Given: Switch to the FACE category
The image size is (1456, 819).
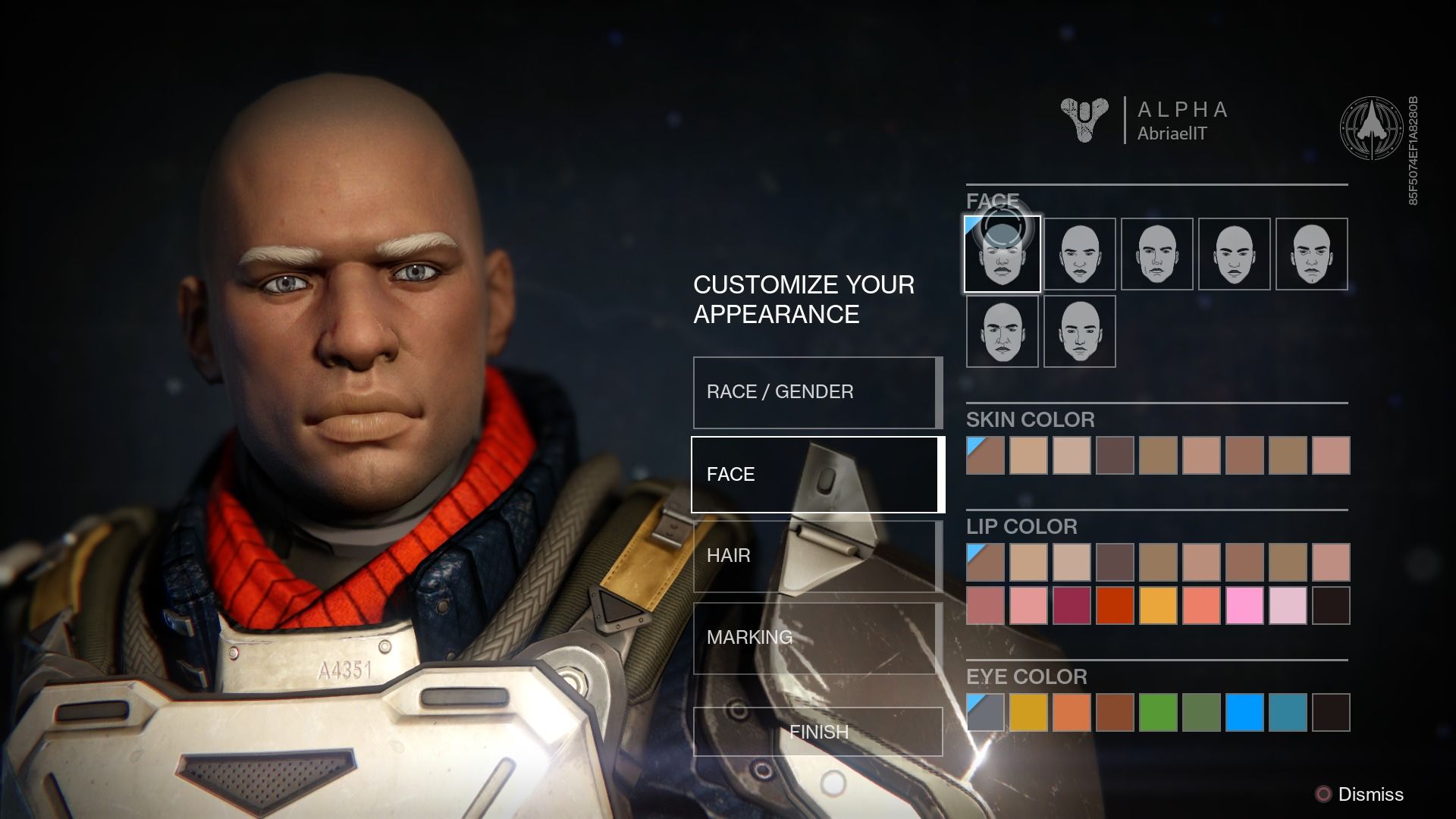Looking at the screenshot, I should click(x=816, y=473).
